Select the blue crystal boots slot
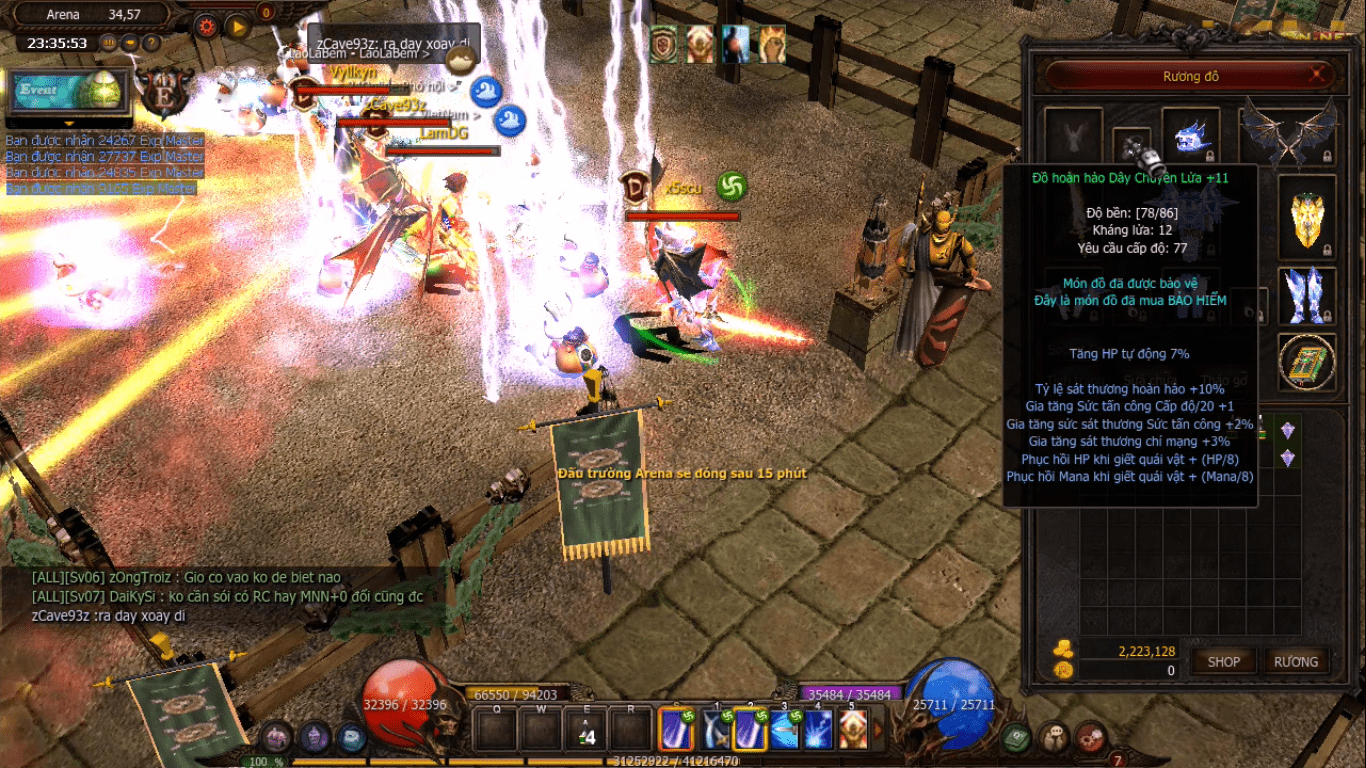This screenshot has width=1366, height=768. click(x=1306, y=295)
